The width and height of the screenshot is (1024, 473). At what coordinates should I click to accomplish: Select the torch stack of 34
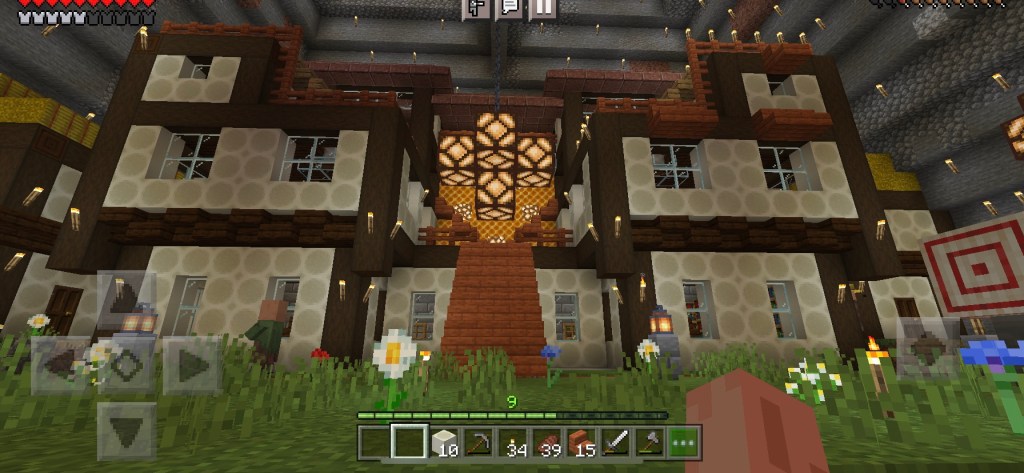[512, 439]
